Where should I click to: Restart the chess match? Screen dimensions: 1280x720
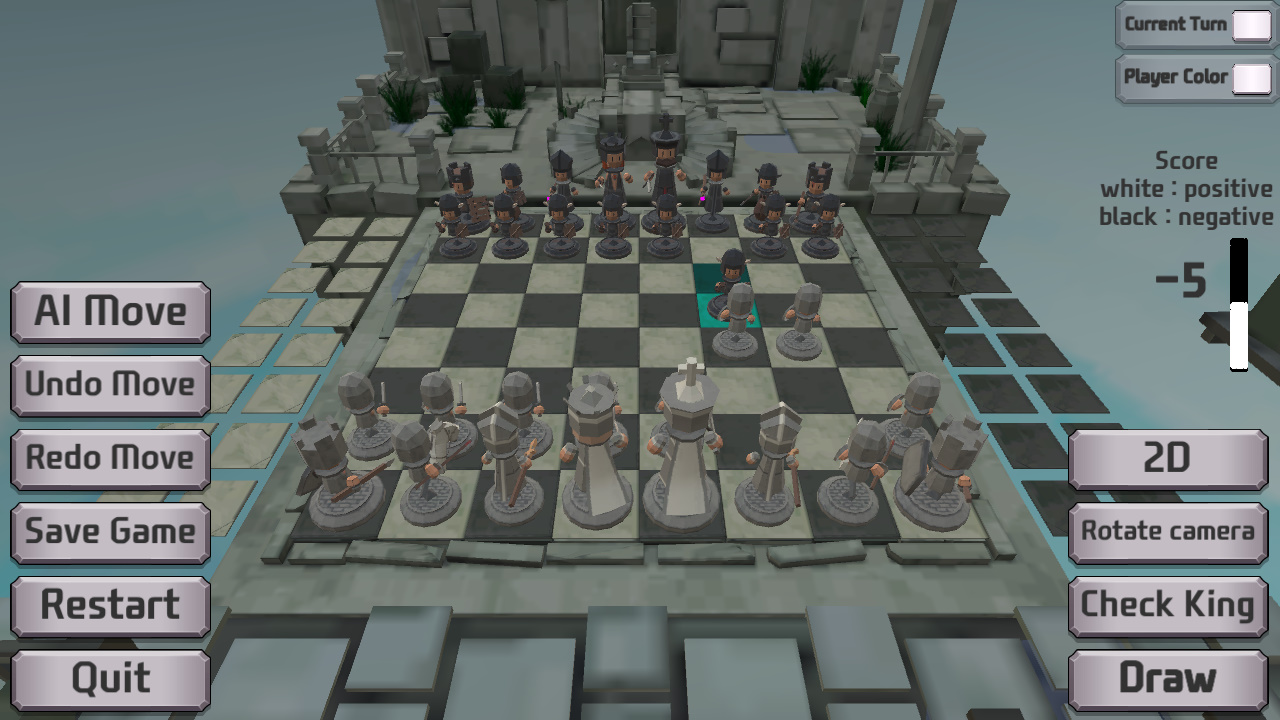point(108,605)
